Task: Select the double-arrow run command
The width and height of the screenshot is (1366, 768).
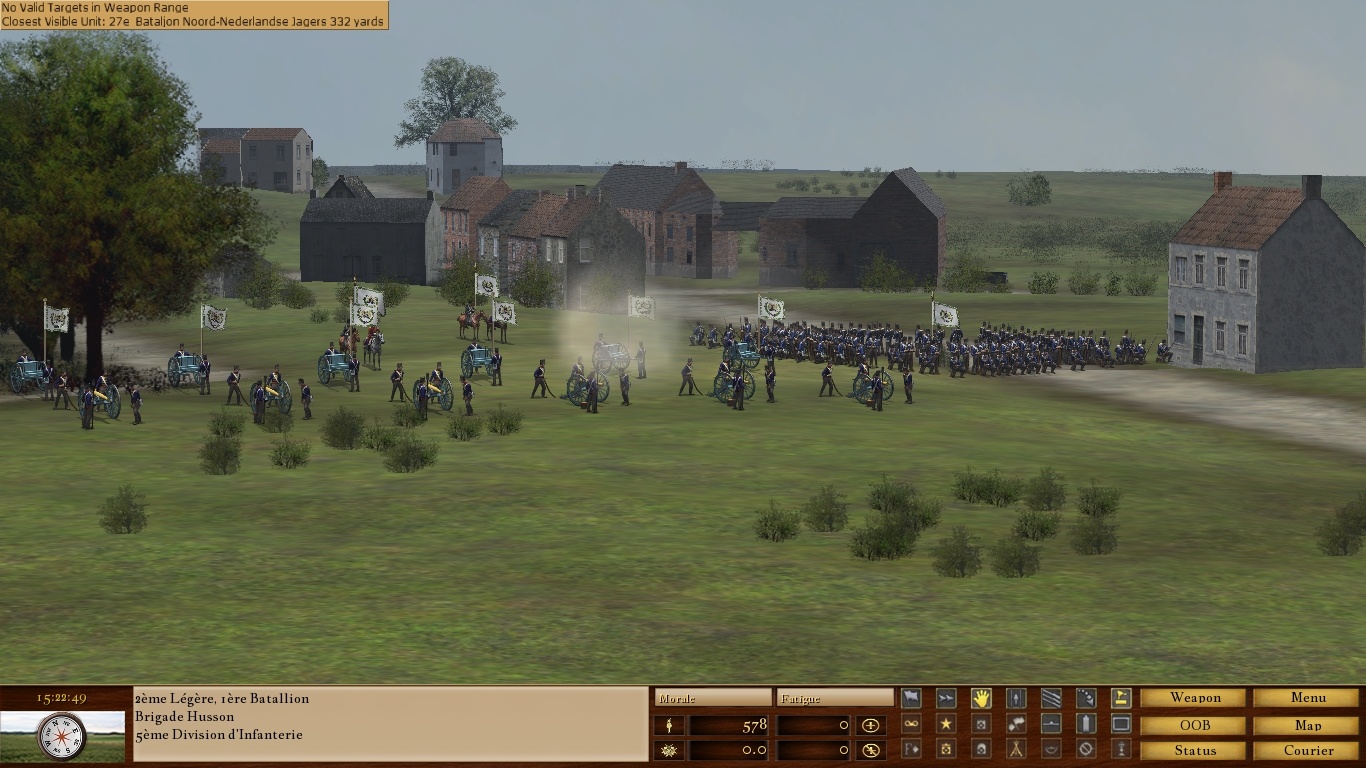Action: coord(946,698)
